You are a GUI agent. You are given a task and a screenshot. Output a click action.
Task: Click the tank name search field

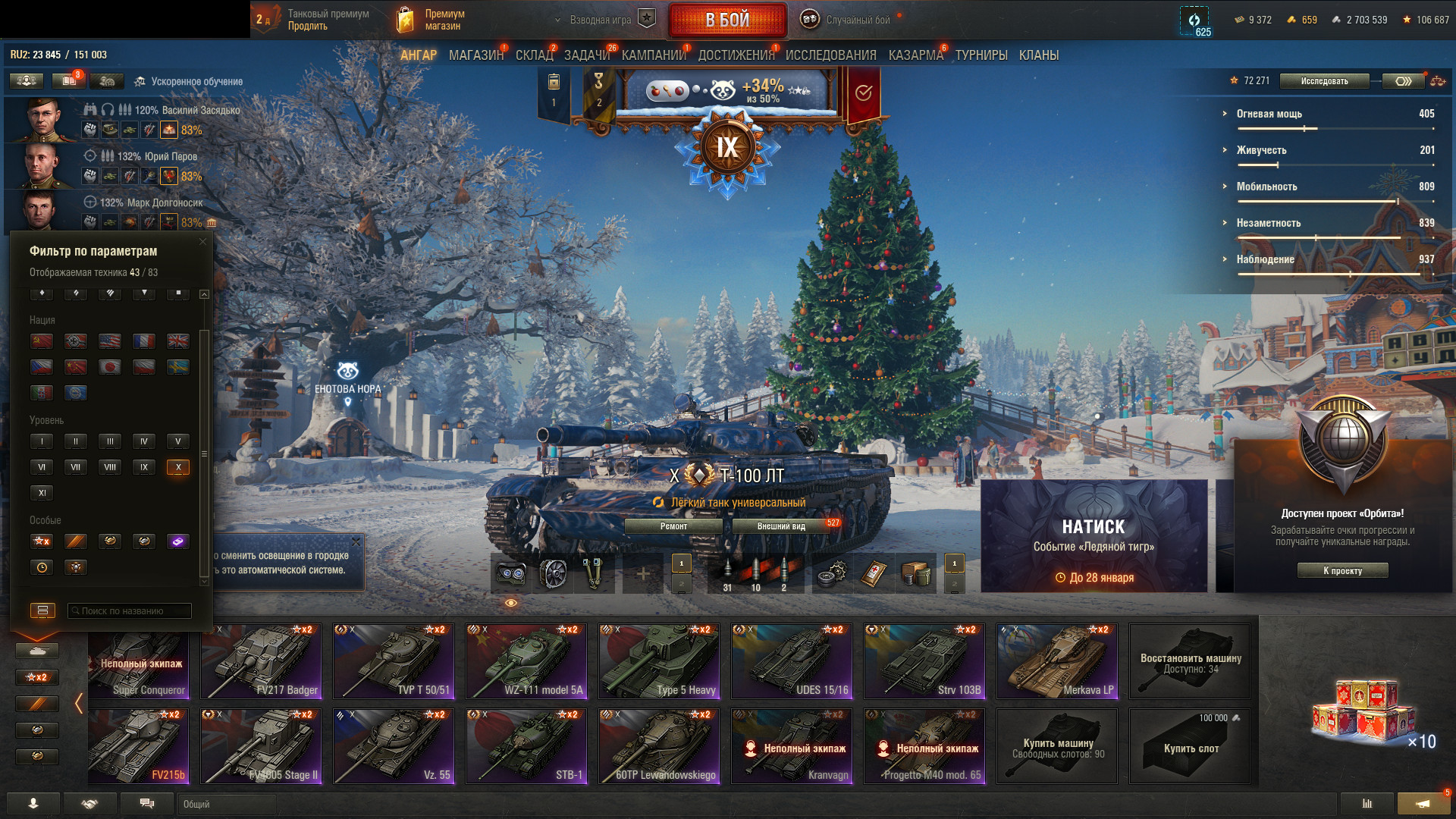130,611
